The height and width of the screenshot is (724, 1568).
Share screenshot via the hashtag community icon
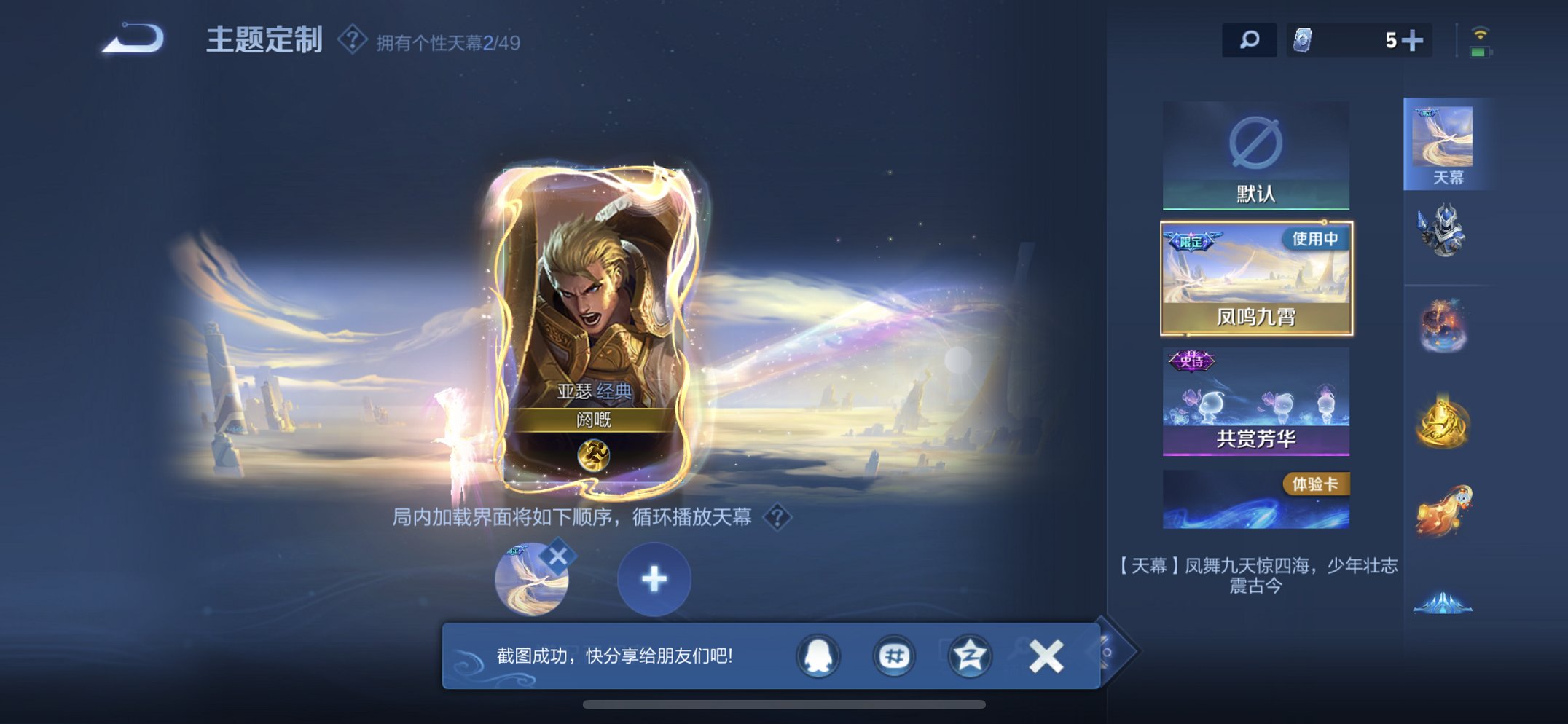pos(892,656)
